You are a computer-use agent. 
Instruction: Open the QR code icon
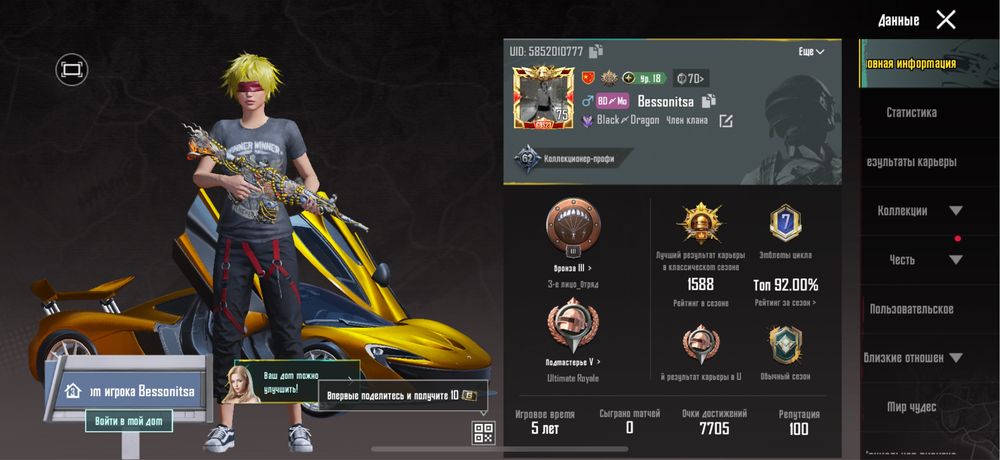[x=484, y=433]
